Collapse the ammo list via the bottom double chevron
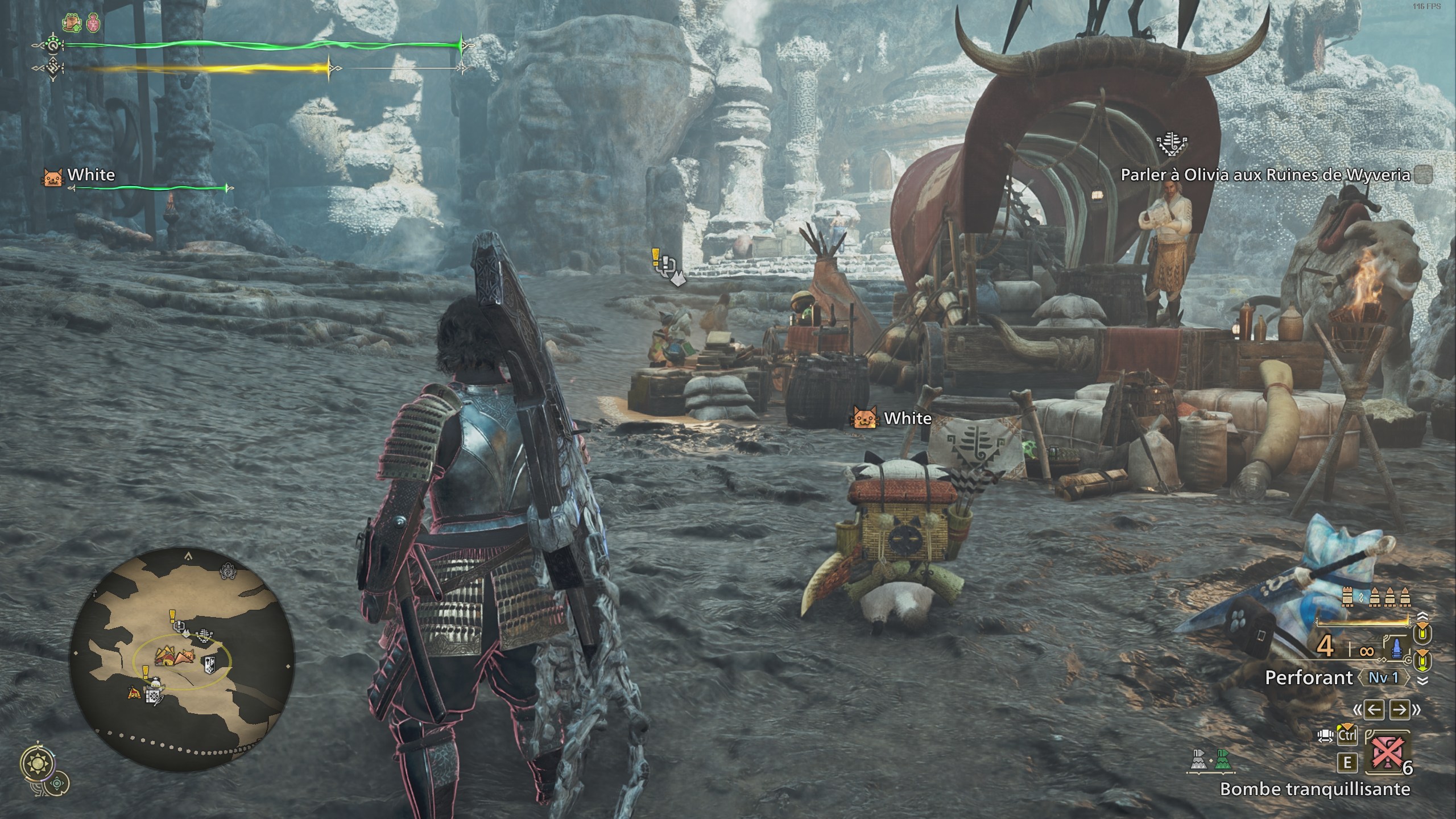This screenshot has width=1456, height=819. point(1422,680)
